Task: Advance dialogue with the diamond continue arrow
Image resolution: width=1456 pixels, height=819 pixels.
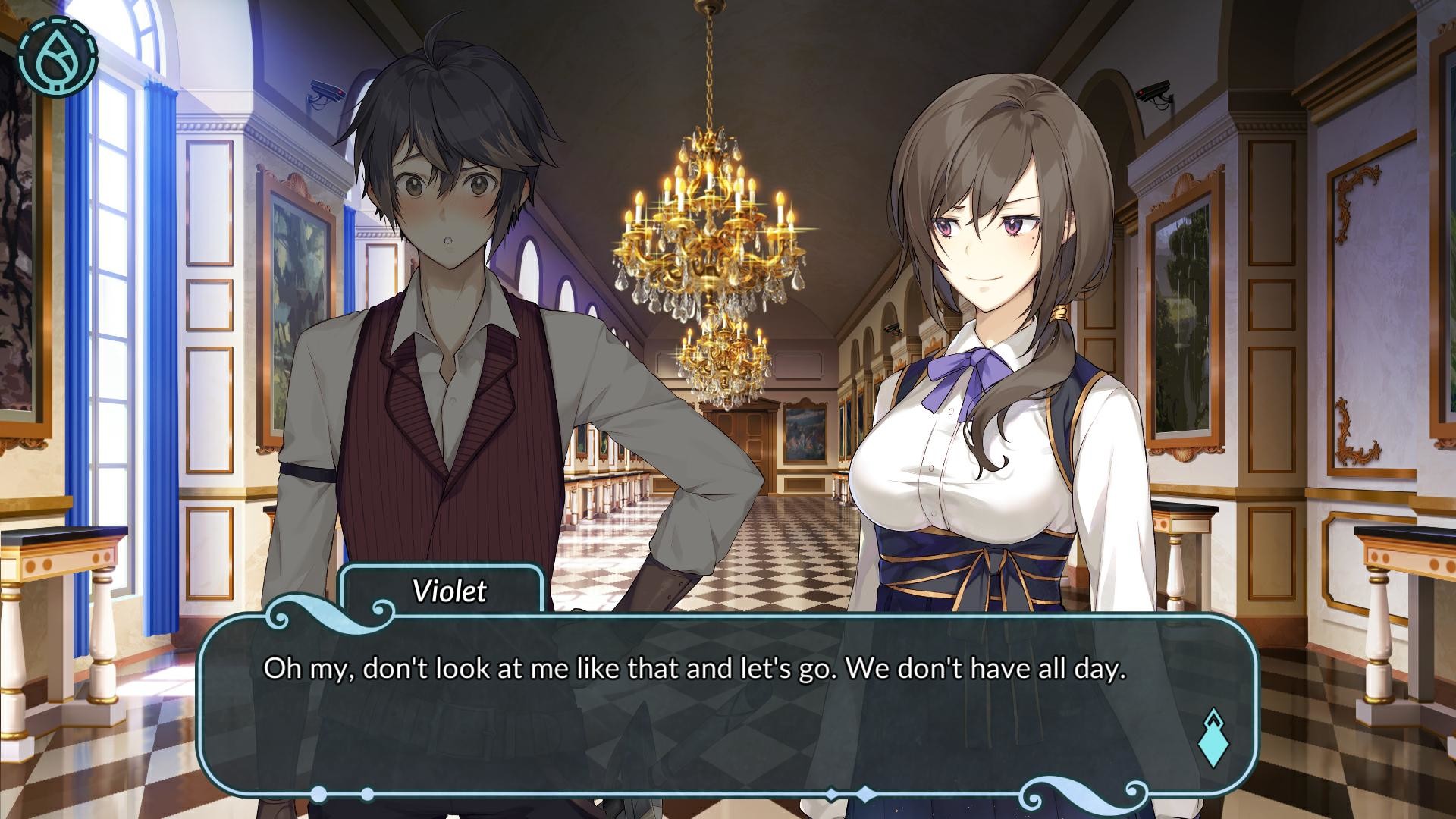Action: tap(1213, 737)
